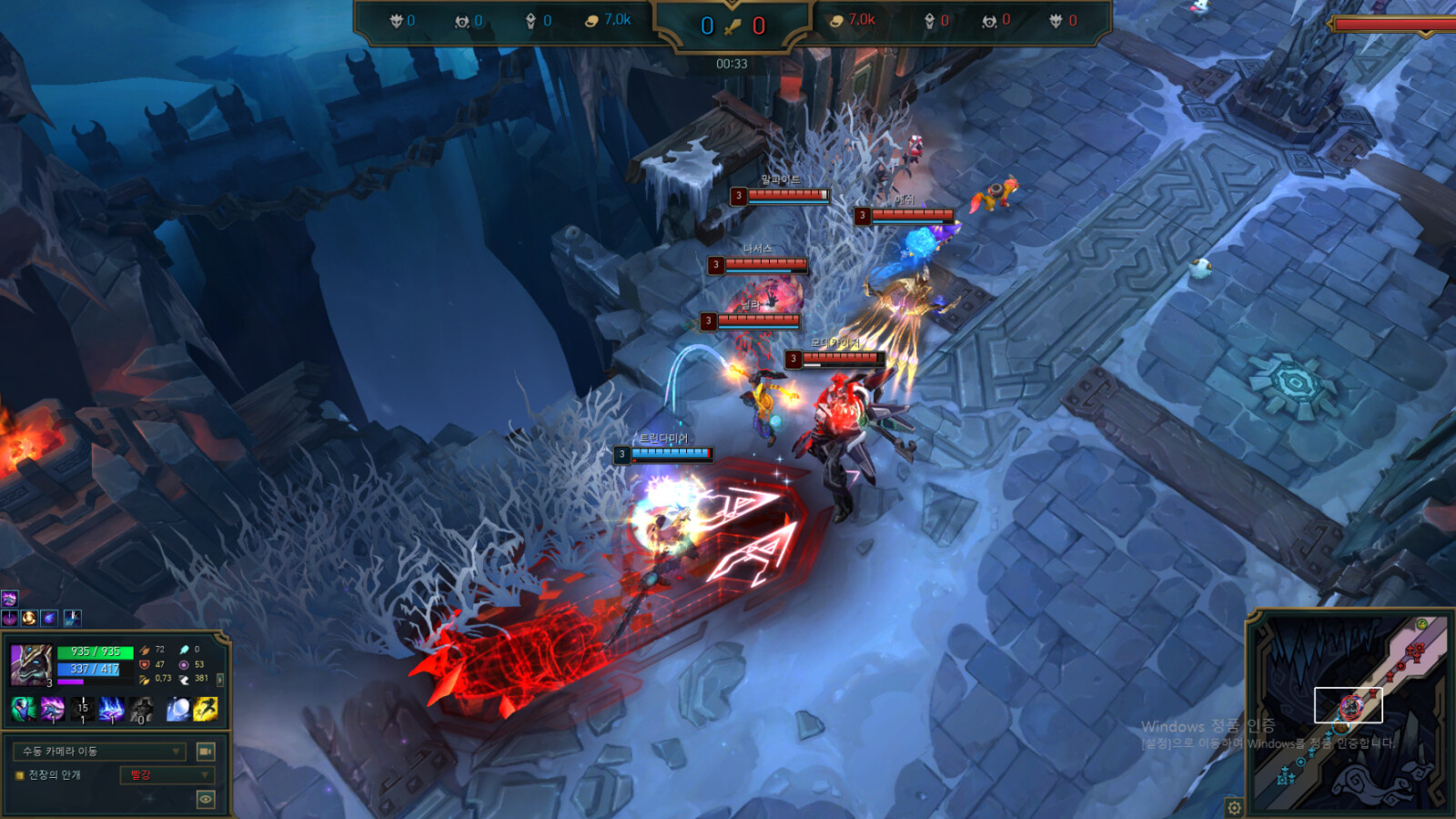
Task: Toggle the eye visibility button
Action: (206, 799)
